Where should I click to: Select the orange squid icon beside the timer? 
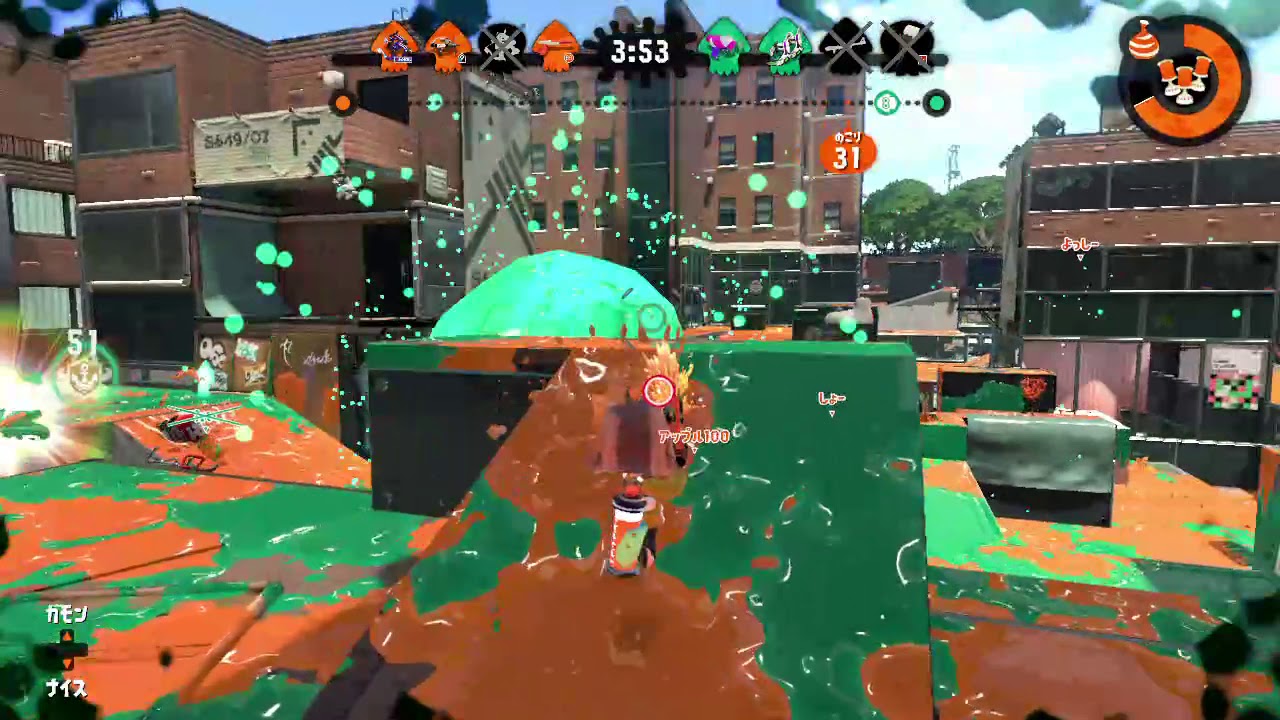[552, 45]
